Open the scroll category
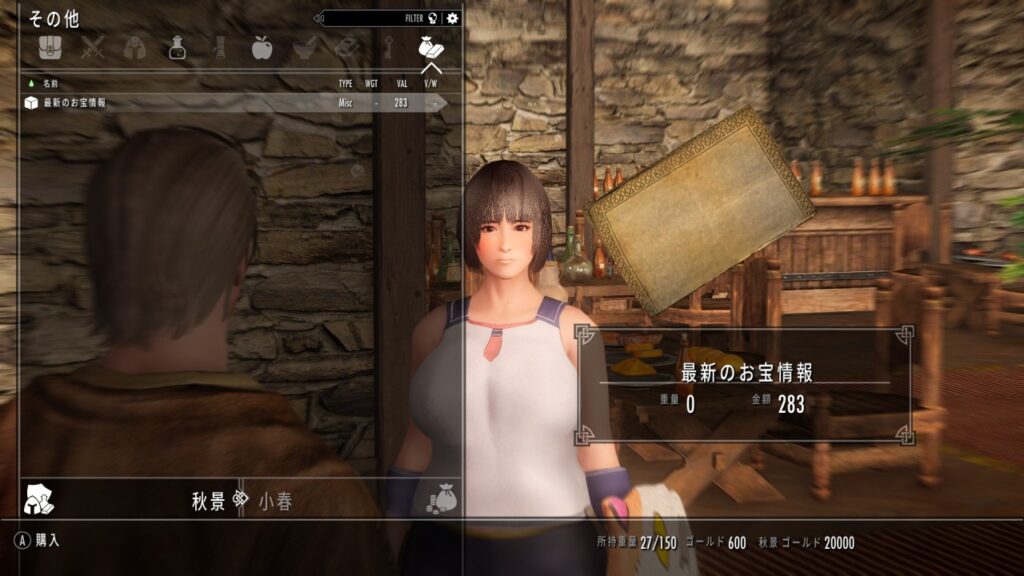The image size is (1024, 576). tap(220, 47)
